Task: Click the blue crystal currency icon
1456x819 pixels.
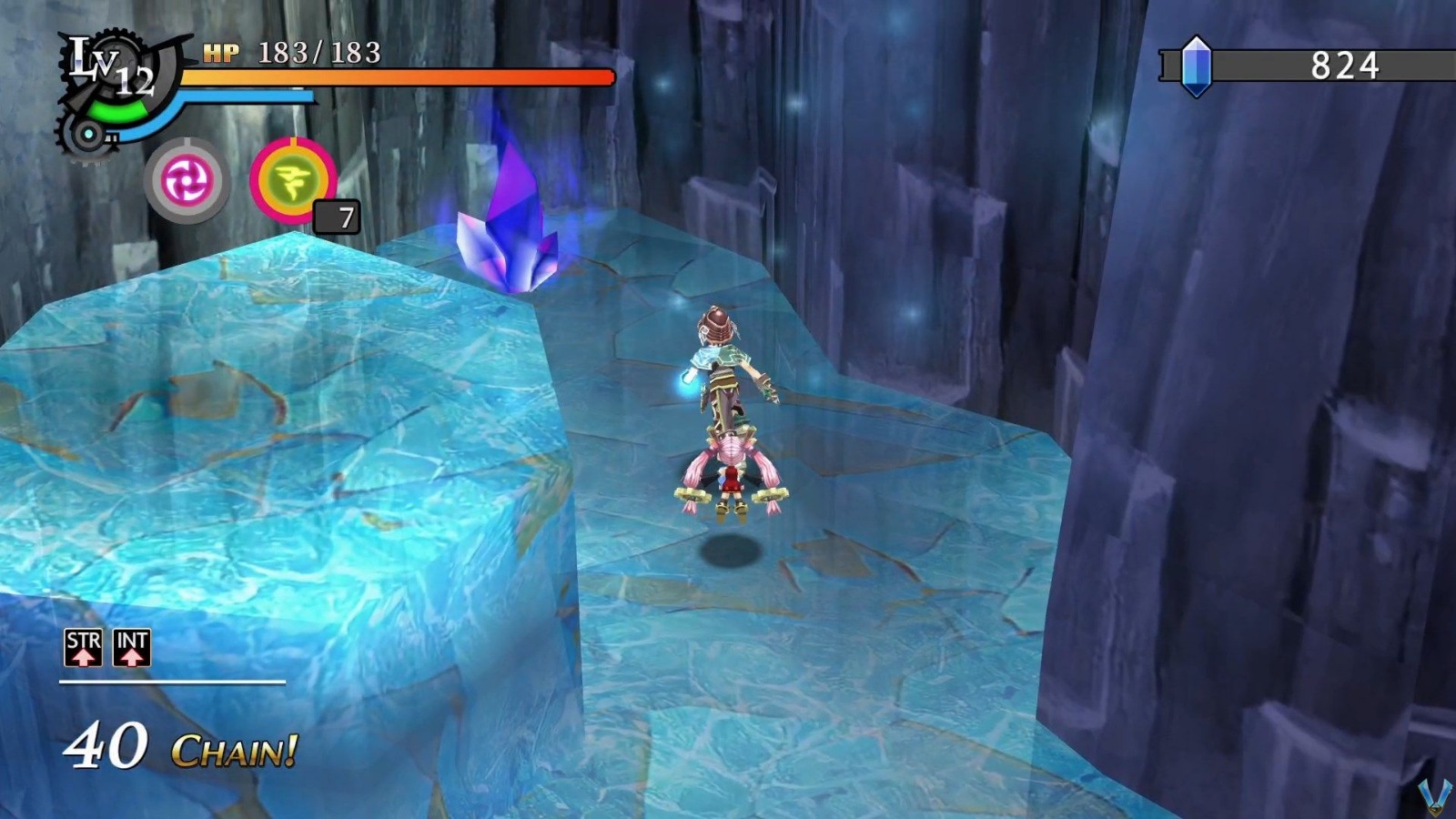Action: [1197, 66]
